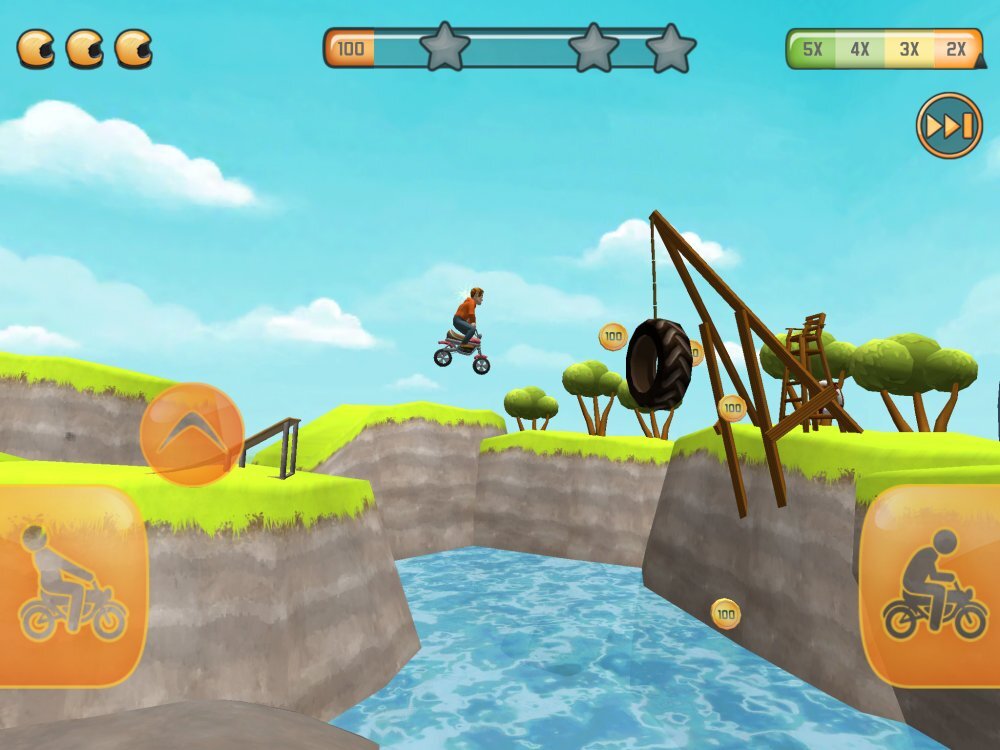Viewport: 1000px width, 750px height.
Task: Tap the fast-forward skip button
Action: tap(949, 126)
